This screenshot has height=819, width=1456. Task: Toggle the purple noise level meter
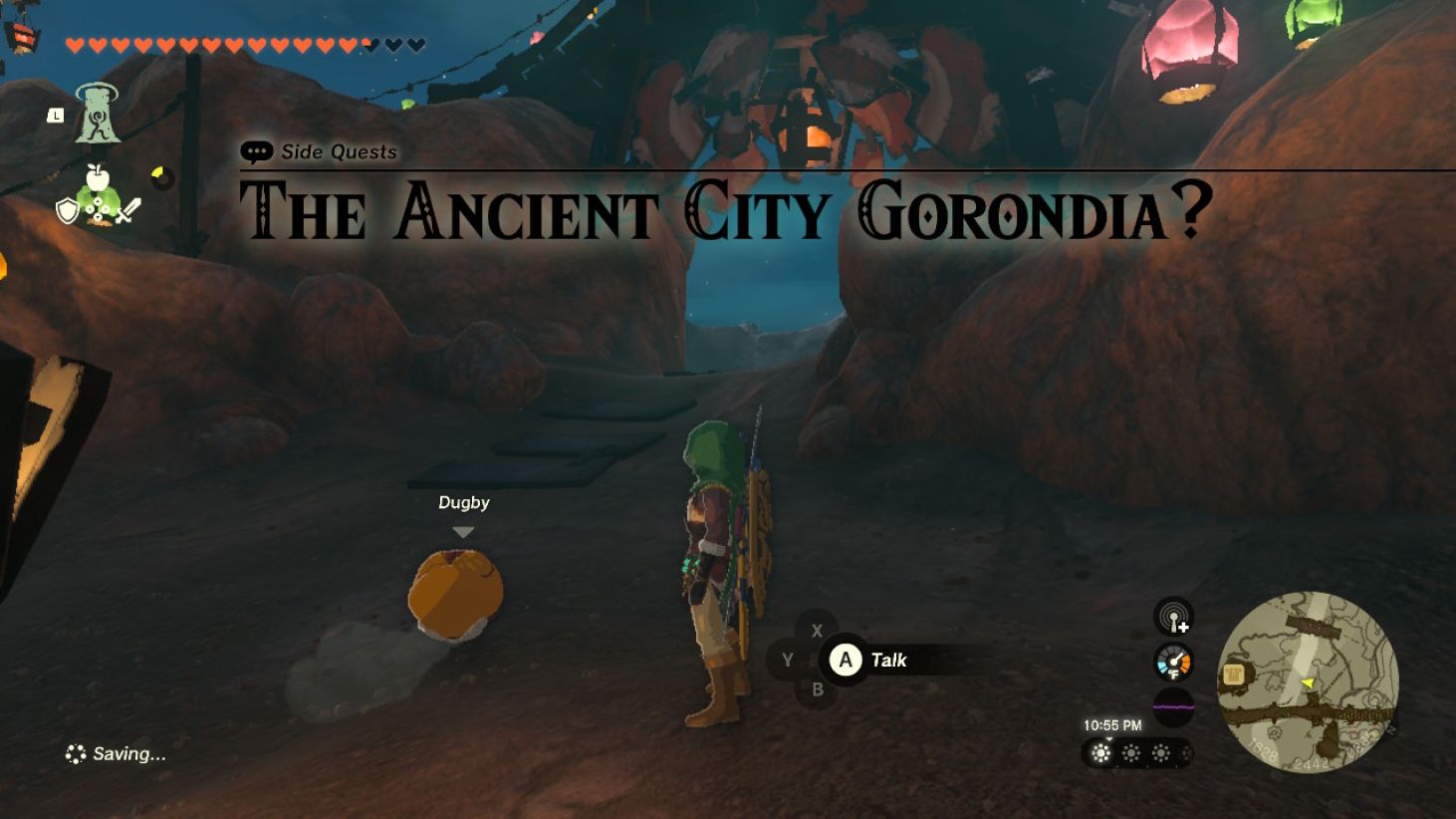pos(1173,706)
